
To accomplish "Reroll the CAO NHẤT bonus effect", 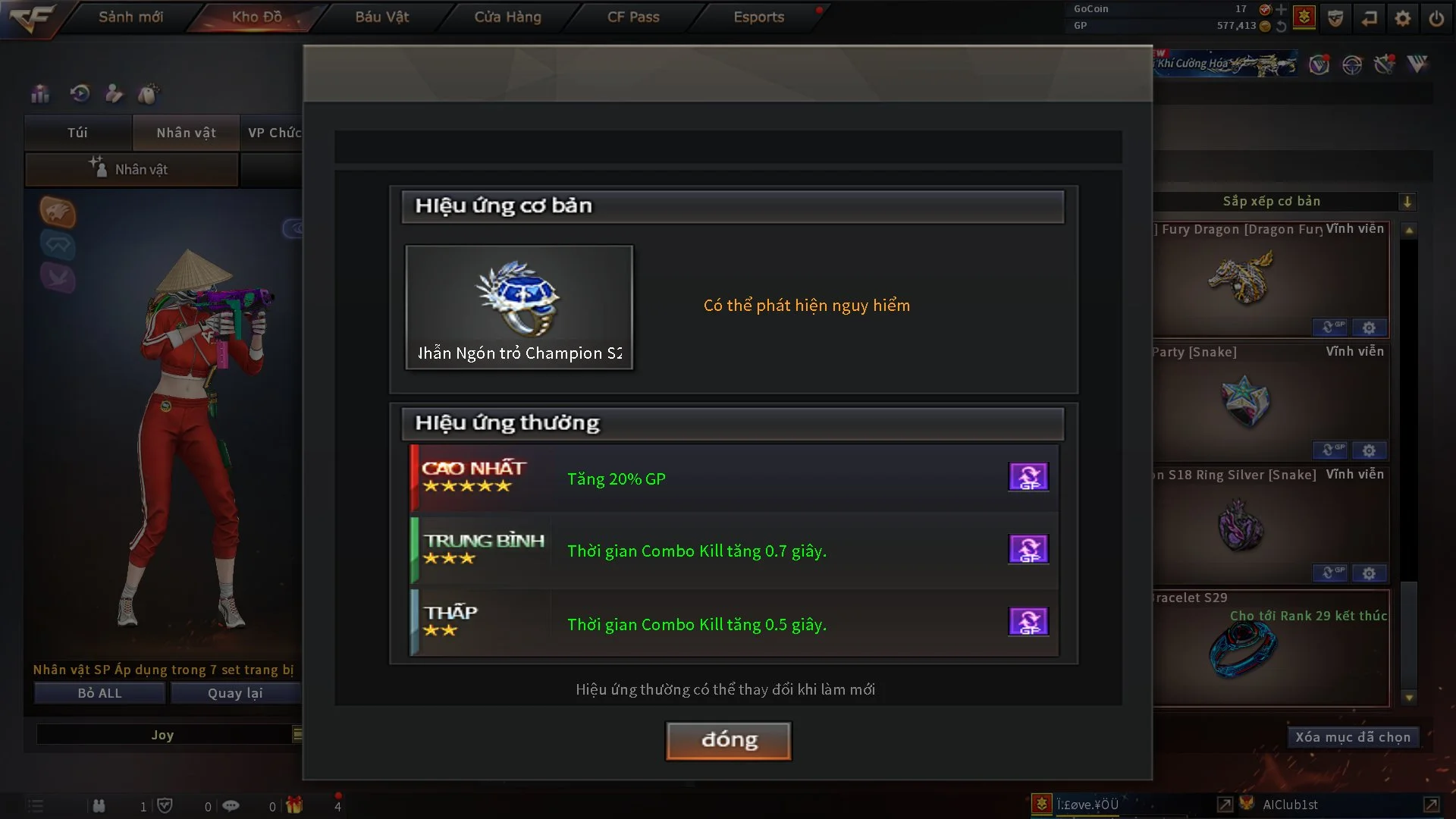I will coord(1028,477).
